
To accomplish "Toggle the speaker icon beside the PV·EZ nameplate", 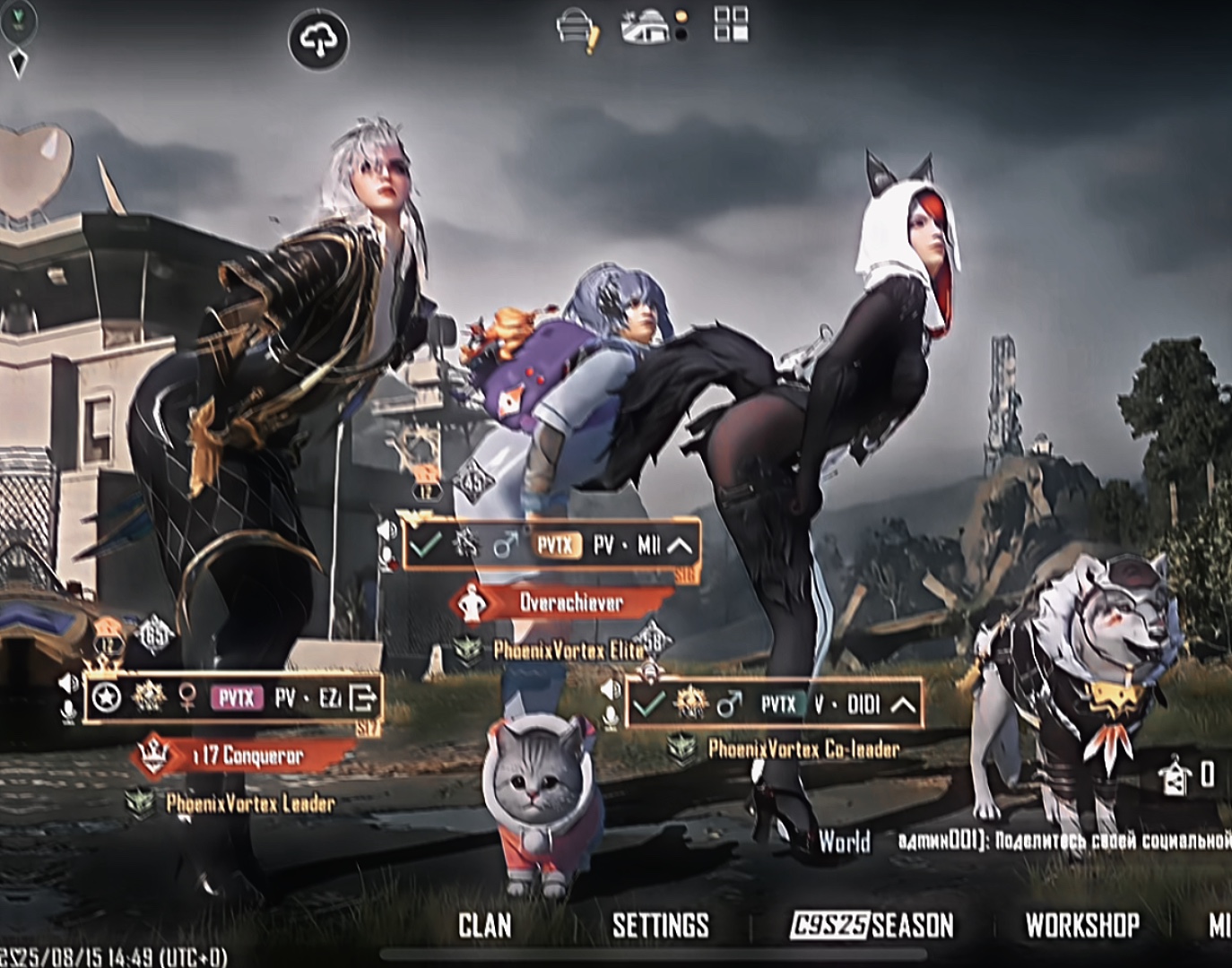I will coord(70,685).
